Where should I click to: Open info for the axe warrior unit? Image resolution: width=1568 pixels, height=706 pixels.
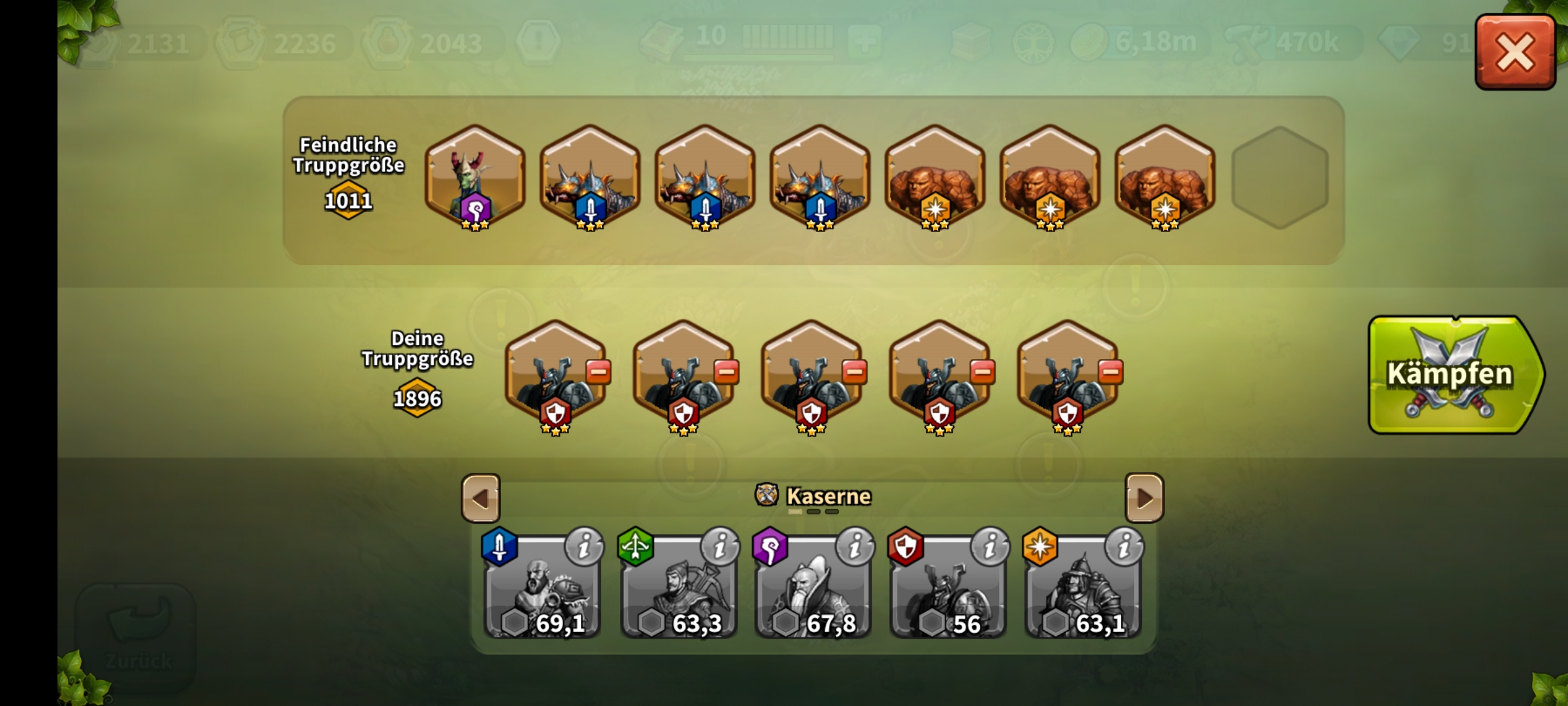(584, 546)
